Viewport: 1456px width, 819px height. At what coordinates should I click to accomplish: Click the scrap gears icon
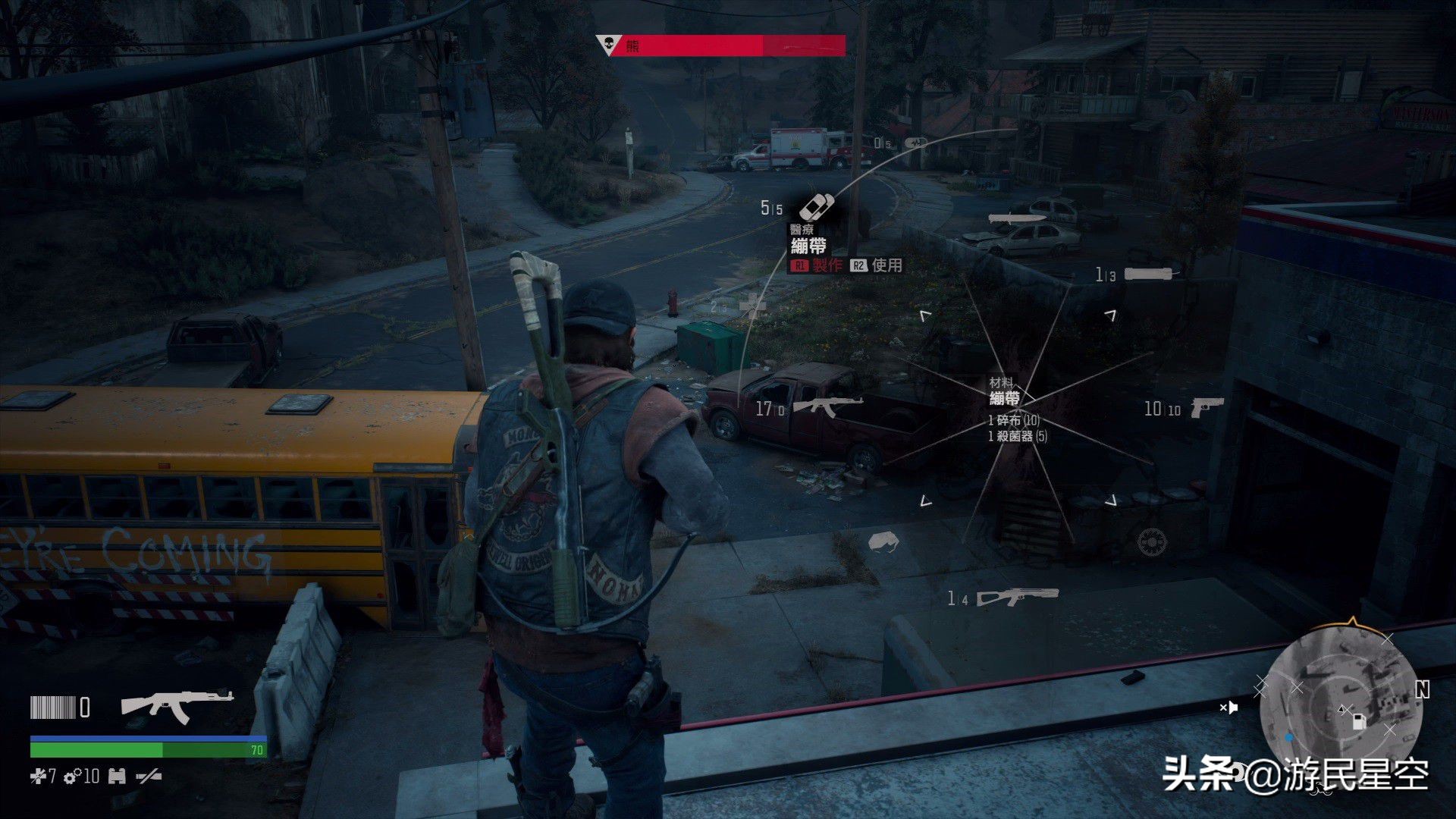tap(73, 777)
